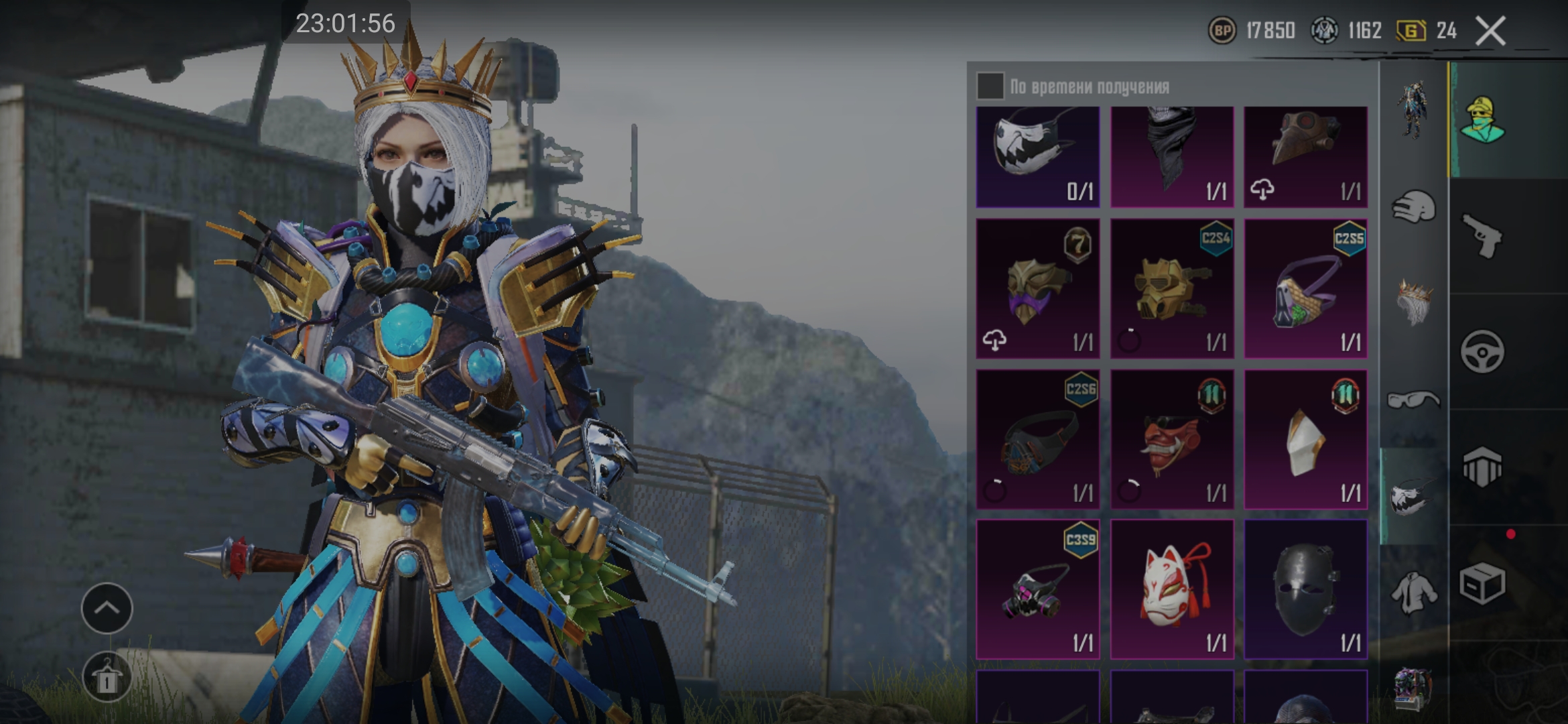Select the golden C2S4 gas mask
The image size is (1568, 724).
click(x=1171, y=288)
